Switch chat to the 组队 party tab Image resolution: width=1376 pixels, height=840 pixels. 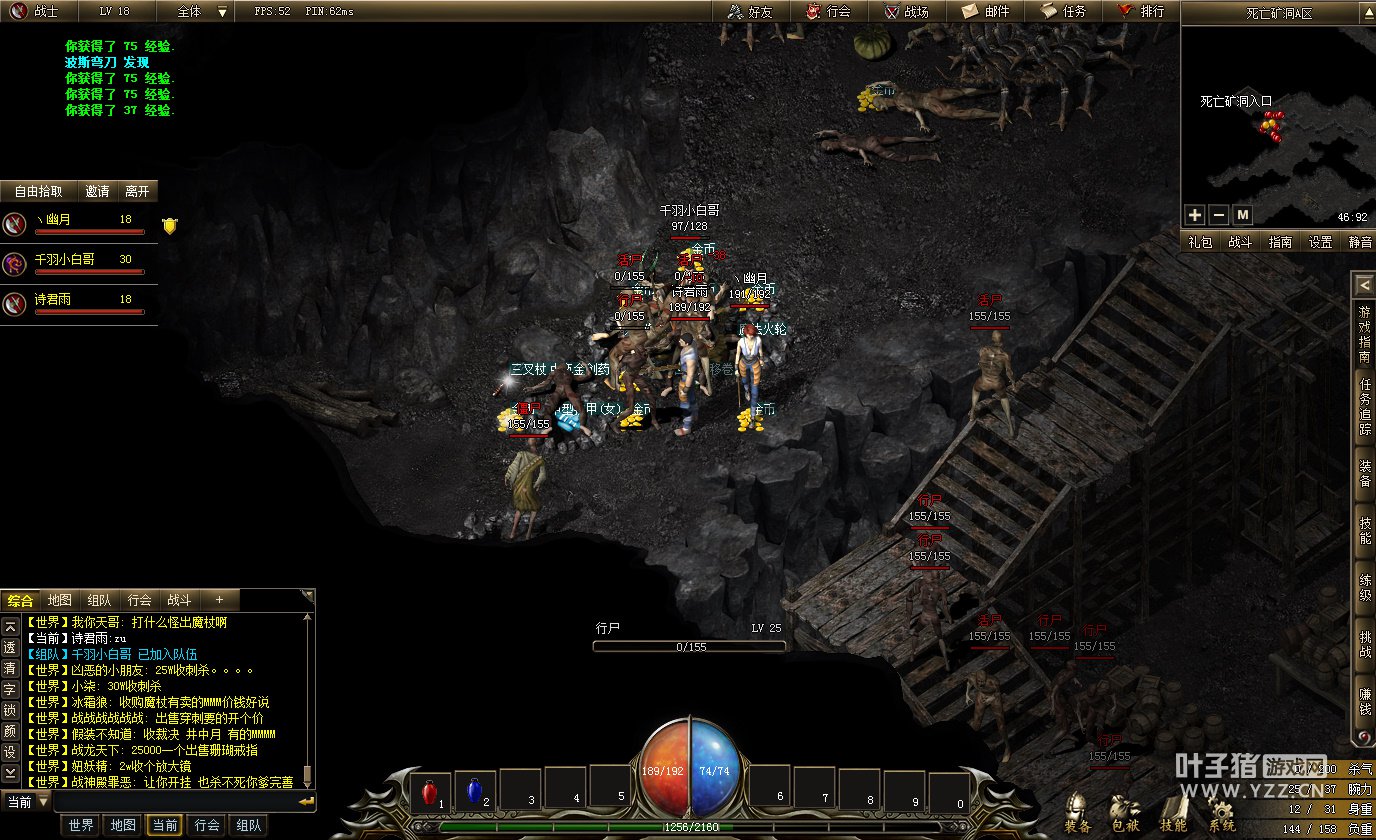coord(99,600)
